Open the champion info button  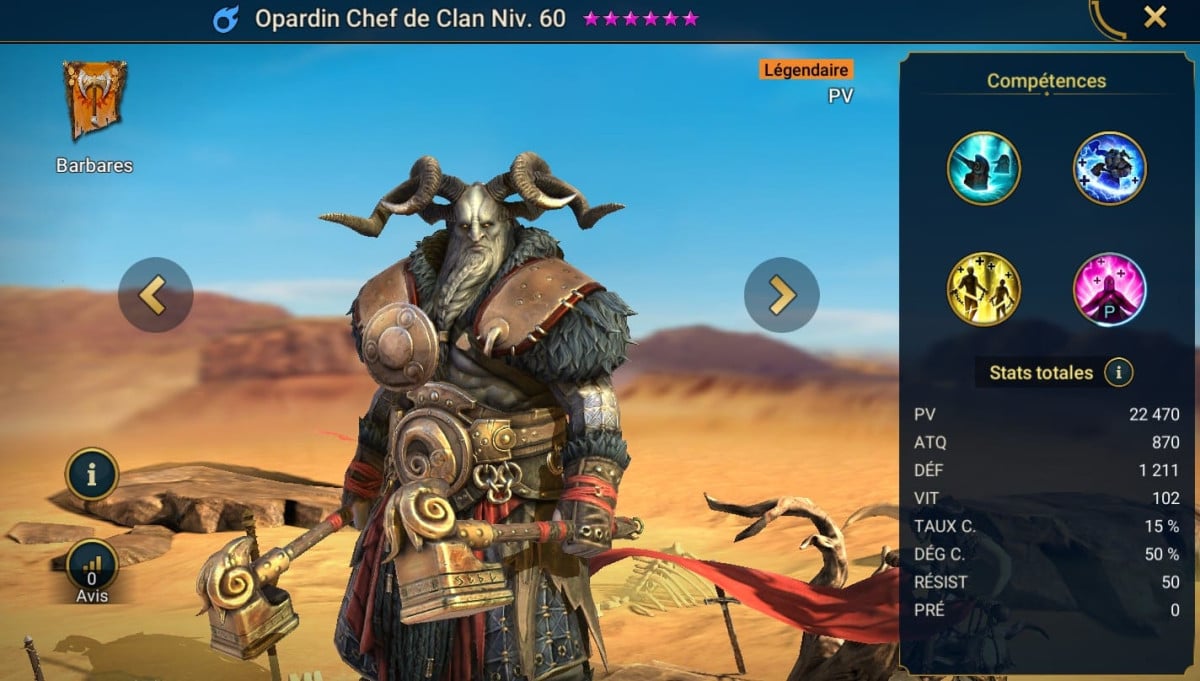92,474
